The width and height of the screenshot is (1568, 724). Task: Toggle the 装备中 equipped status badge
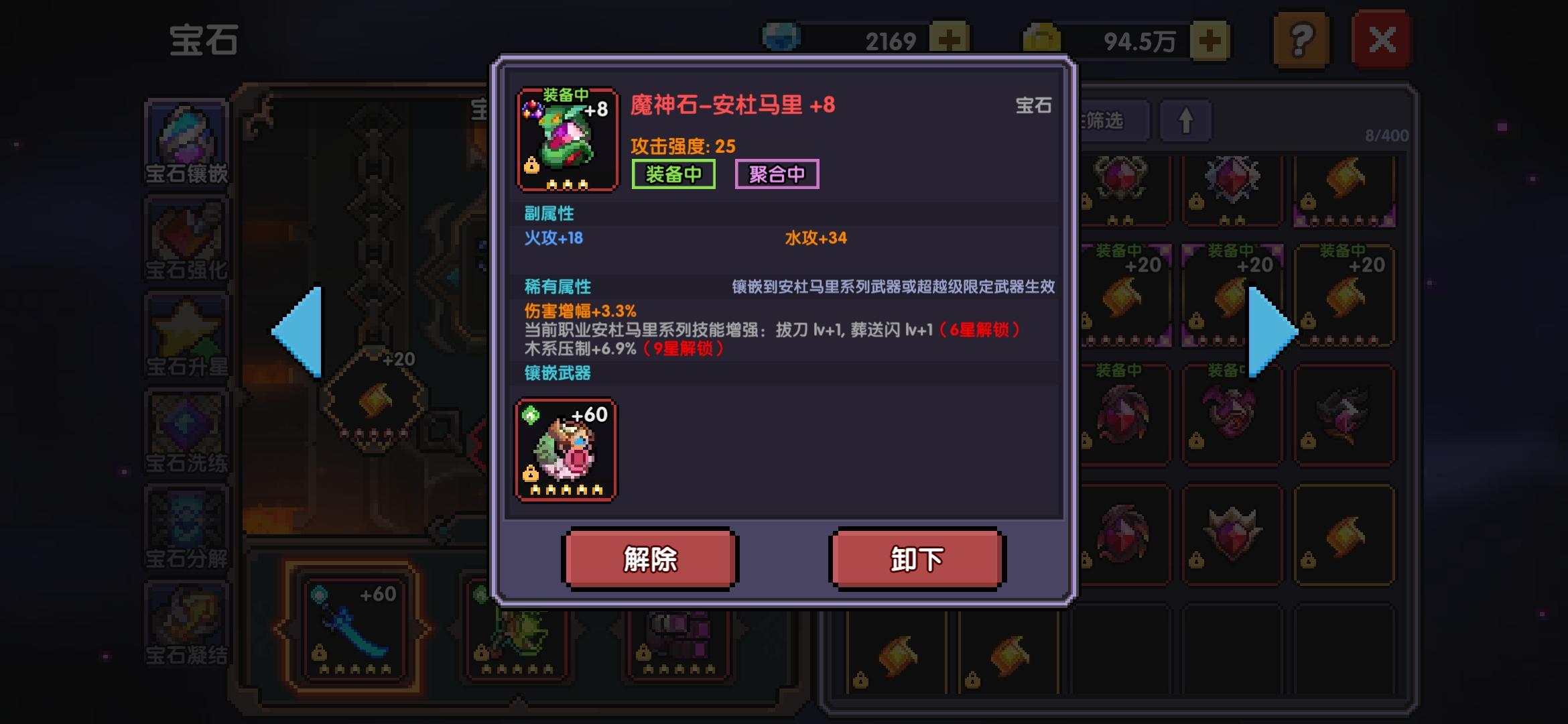coord(673,175)
